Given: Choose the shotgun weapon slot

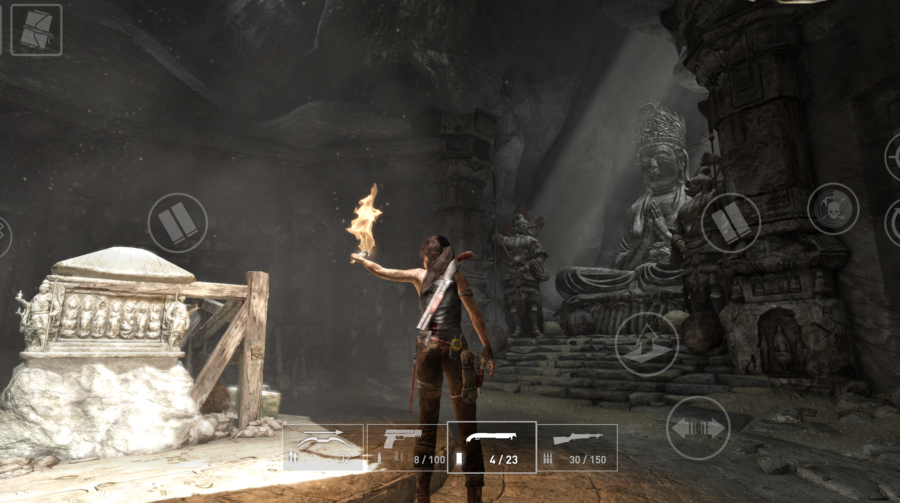Looking at the screenshot, I should click(491, 447).
